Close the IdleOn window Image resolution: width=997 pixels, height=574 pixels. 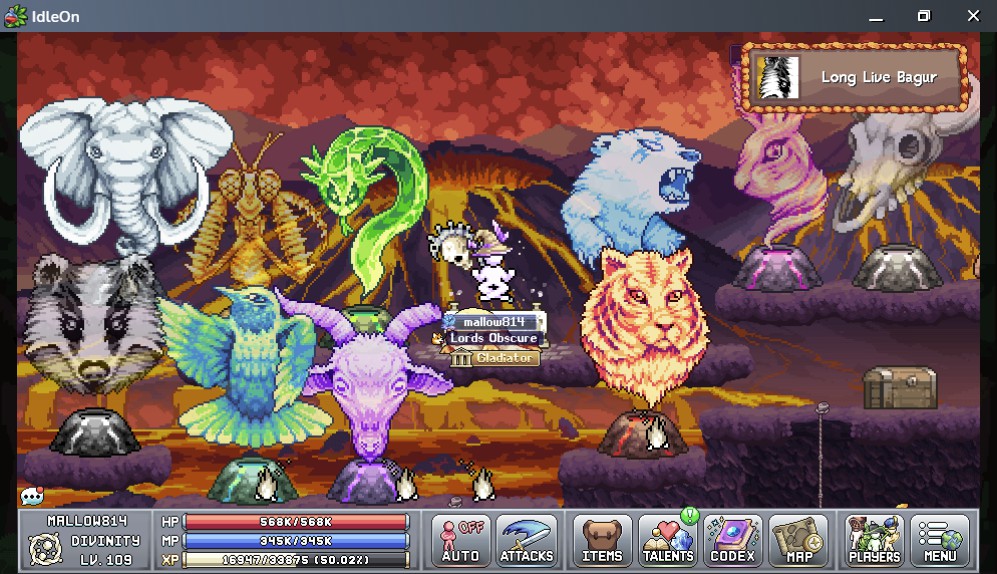(973, 16)
